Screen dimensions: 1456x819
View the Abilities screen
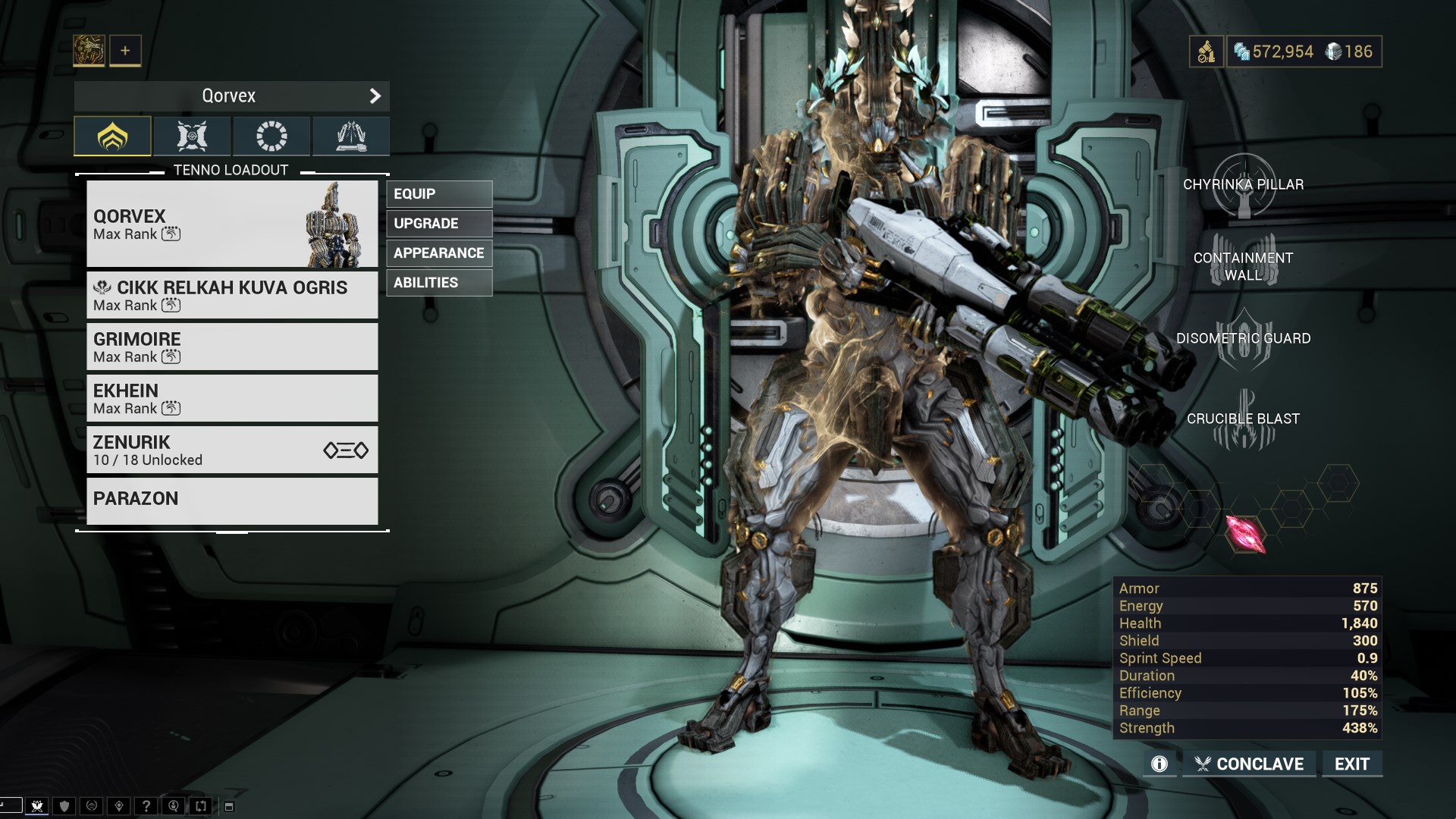[x=439, y=283]
